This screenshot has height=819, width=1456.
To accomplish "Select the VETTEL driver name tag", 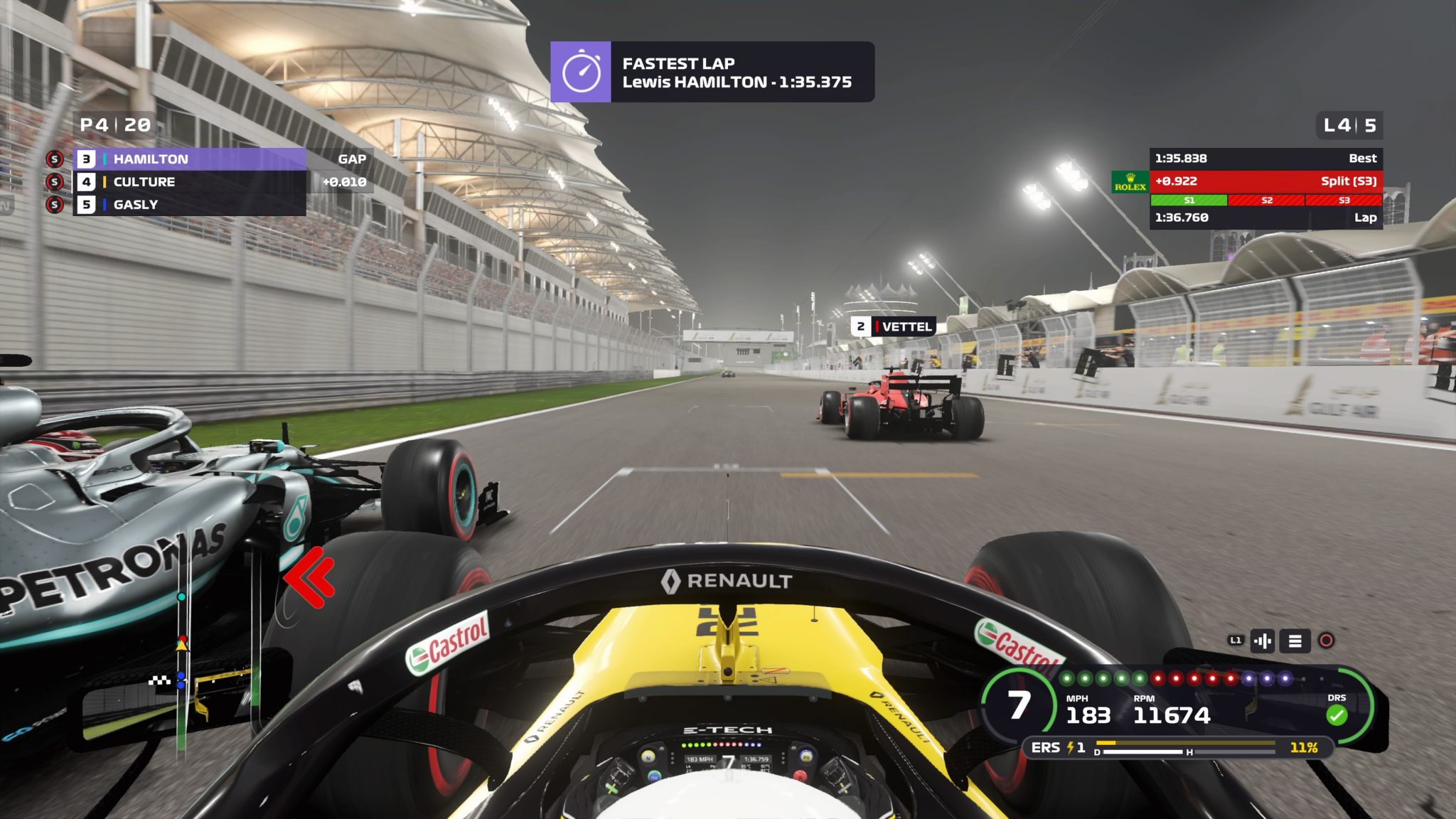I will (894, 326).
